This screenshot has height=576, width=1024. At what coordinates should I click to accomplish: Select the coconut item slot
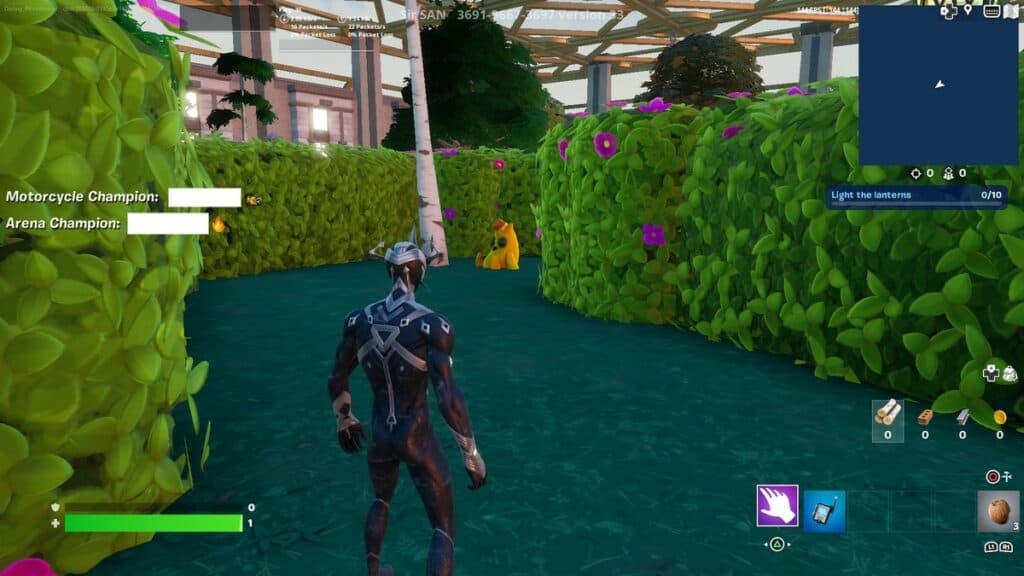[998, 511]
